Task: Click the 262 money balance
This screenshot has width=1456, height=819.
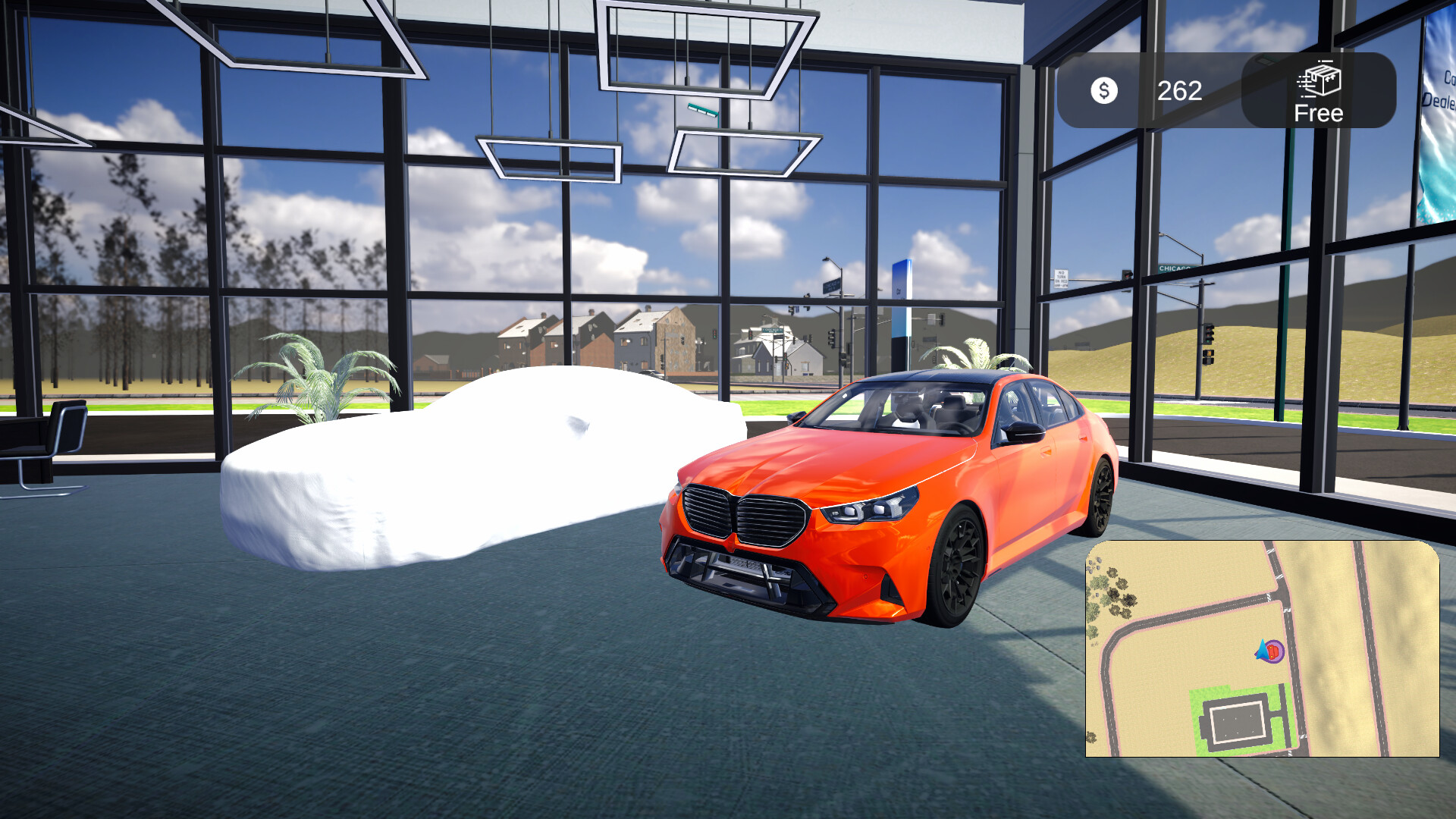Action: pos(1178,92)
